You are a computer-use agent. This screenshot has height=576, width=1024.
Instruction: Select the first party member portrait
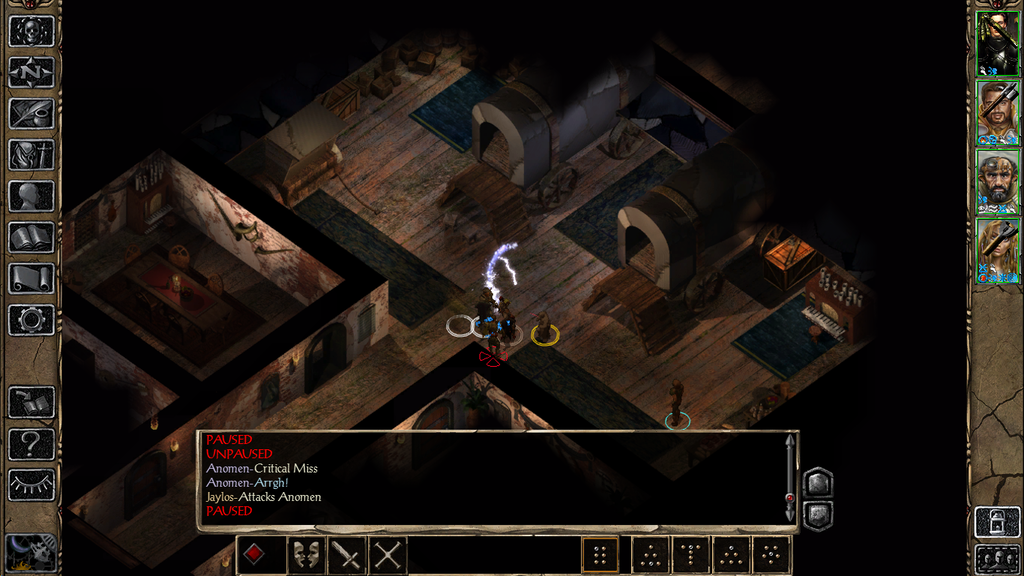coord(997,43)
